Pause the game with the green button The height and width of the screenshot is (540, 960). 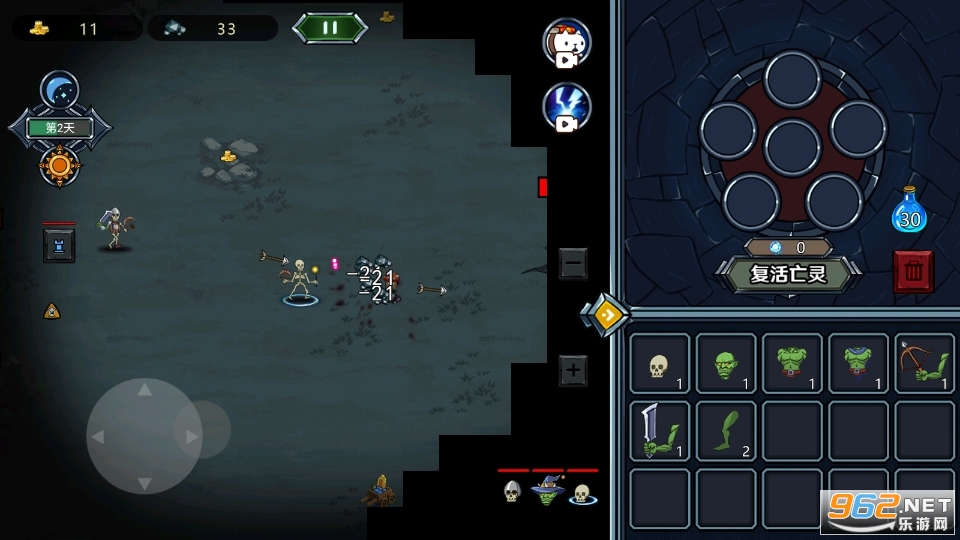[330, 27]
